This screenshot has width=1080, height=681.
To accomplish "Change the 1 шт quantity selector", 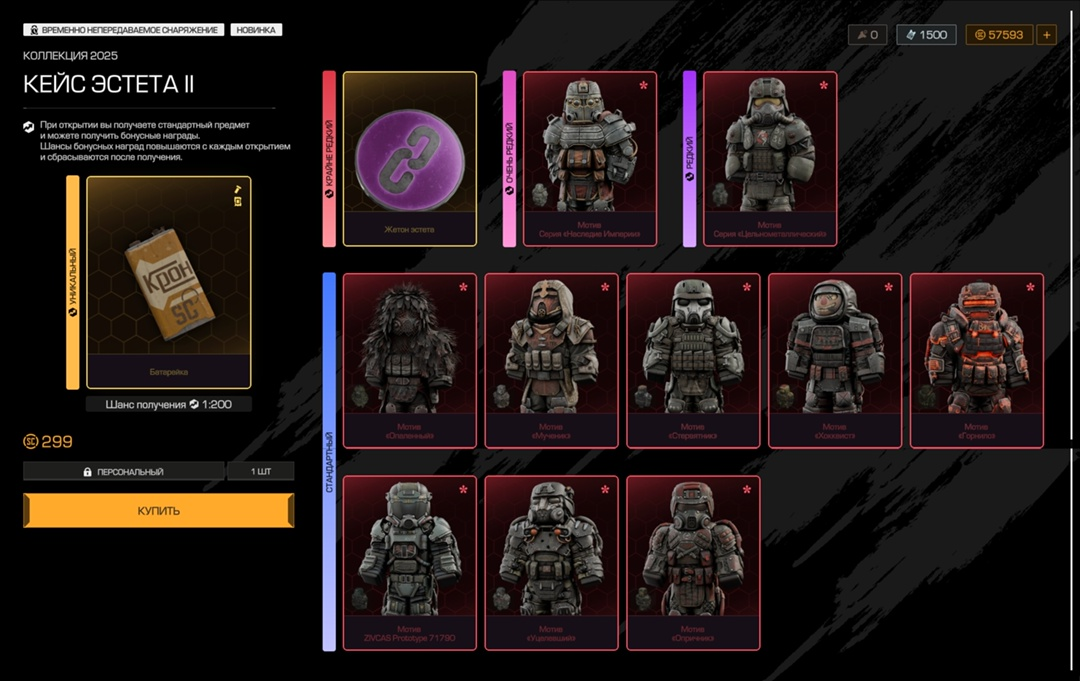I will (x=260, y=471).
